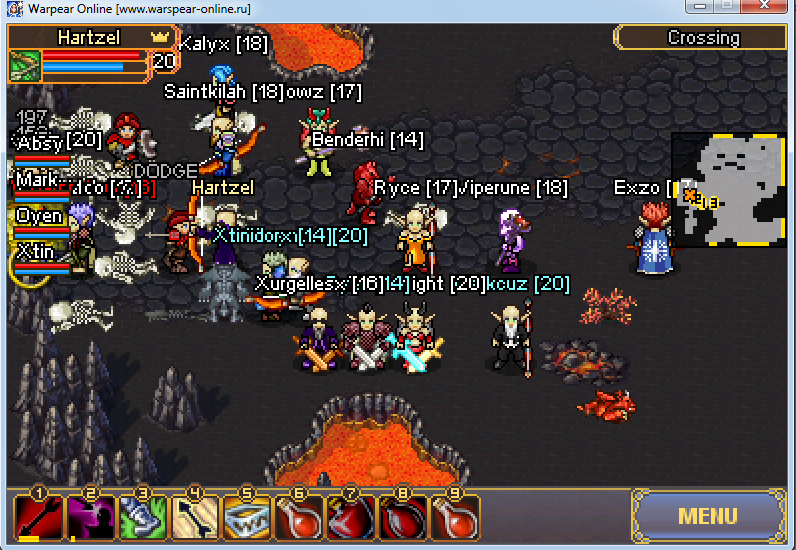Open the MENU button
The height and width of the screenshot is (550, 796).
click(708, 517)
